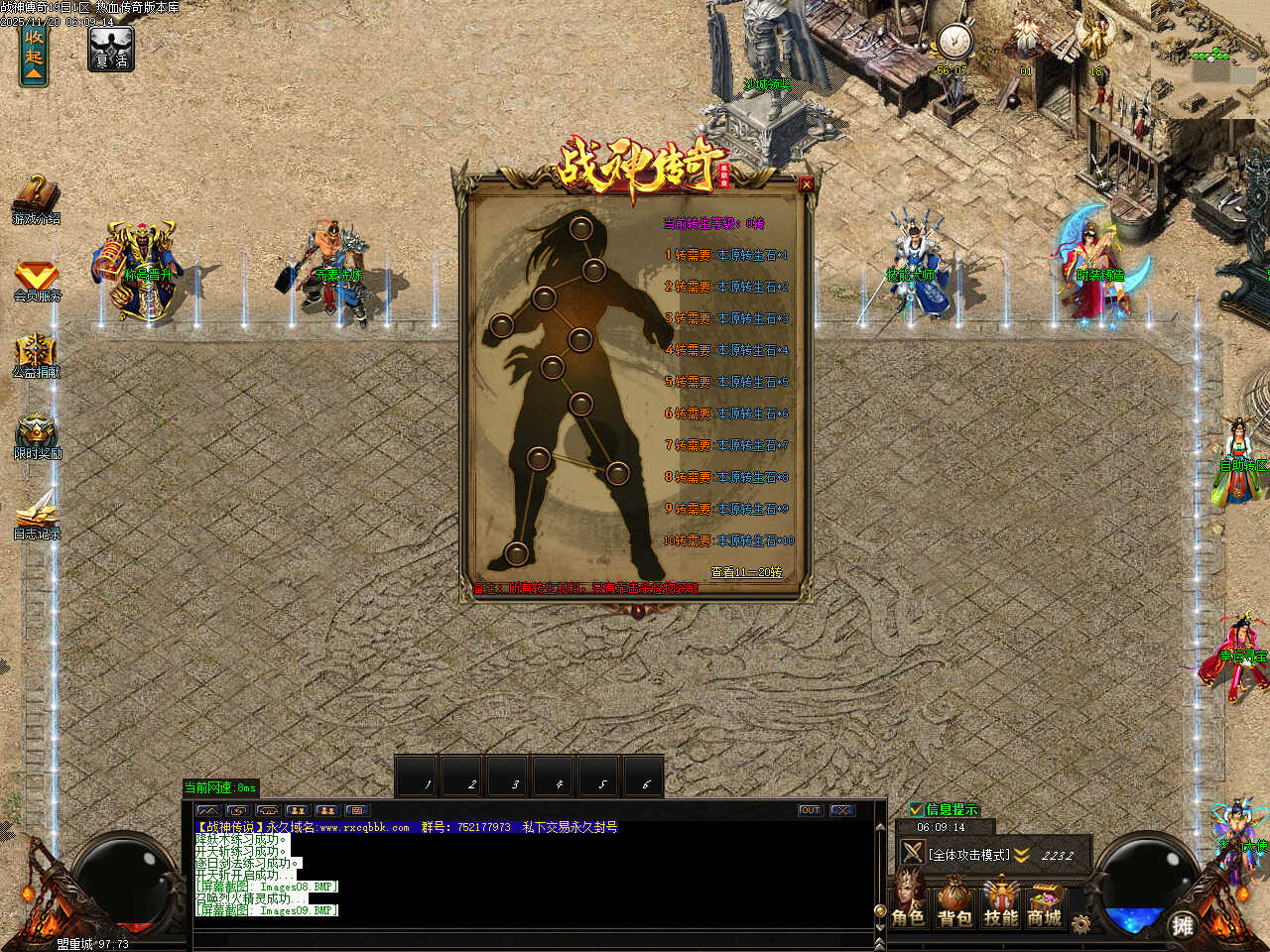Open 限时奖励 timed rewards
The height and width of the screenshot is (952, 1270).
[37, 433]
